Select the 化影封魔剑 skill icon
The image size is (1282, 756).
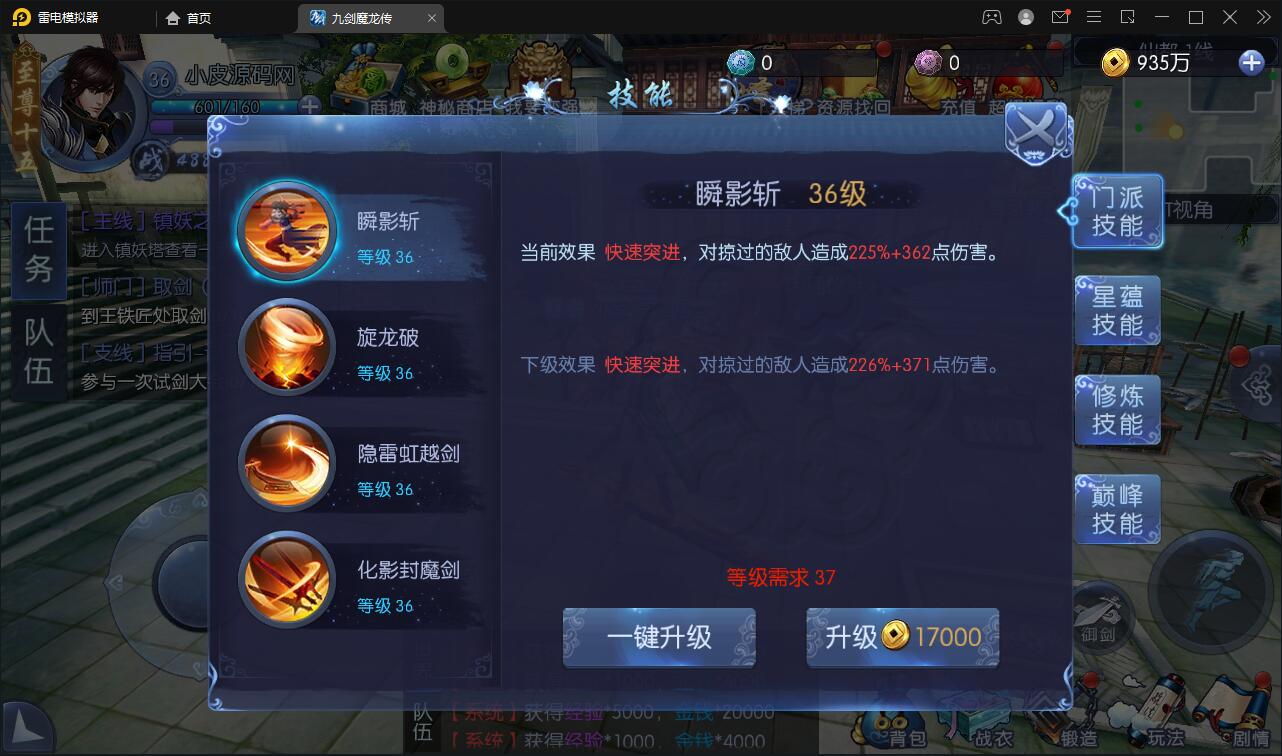tap(288, 580)
